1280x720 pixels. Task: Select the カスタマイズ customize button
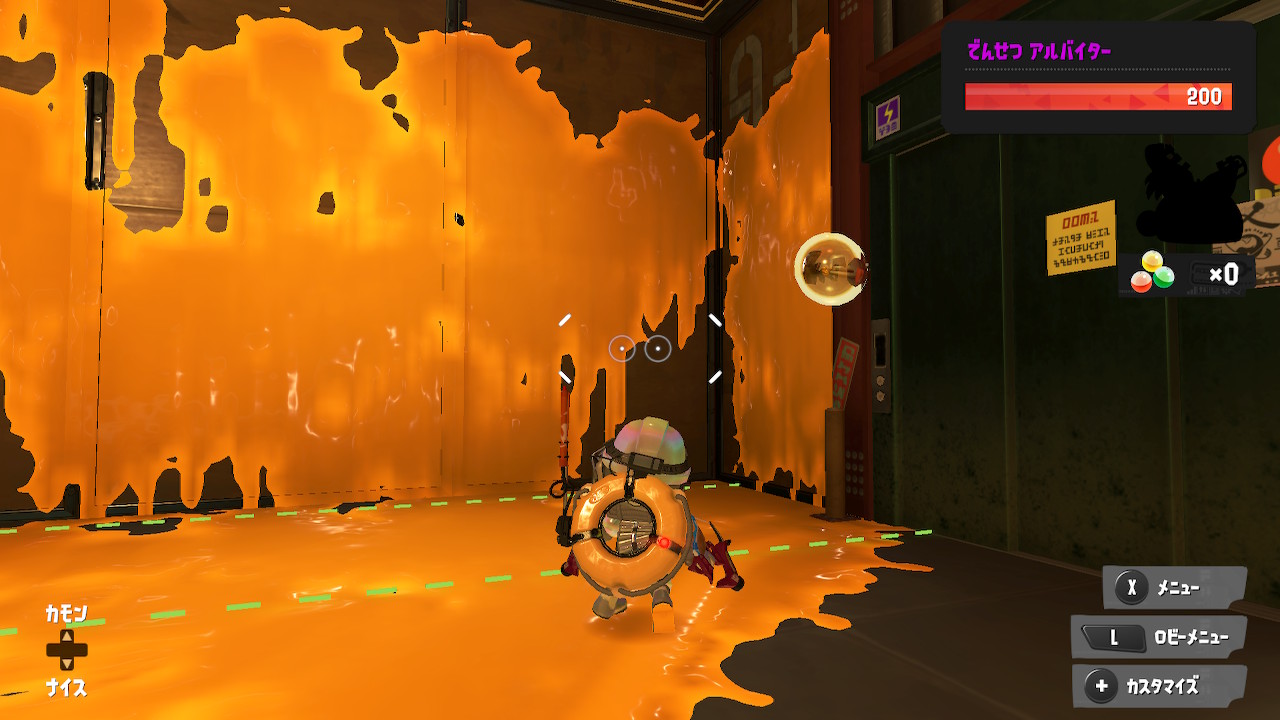[x=1159, y=686]
